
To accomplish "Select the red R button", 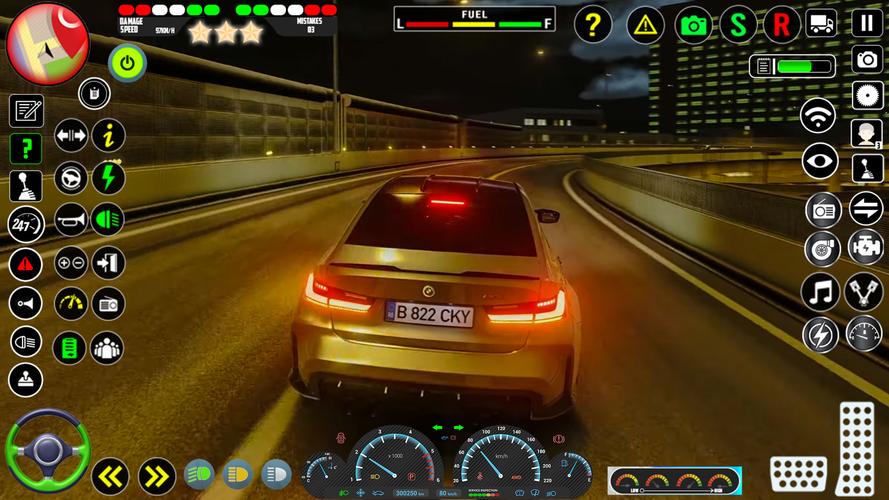I will tap(782, 24).
